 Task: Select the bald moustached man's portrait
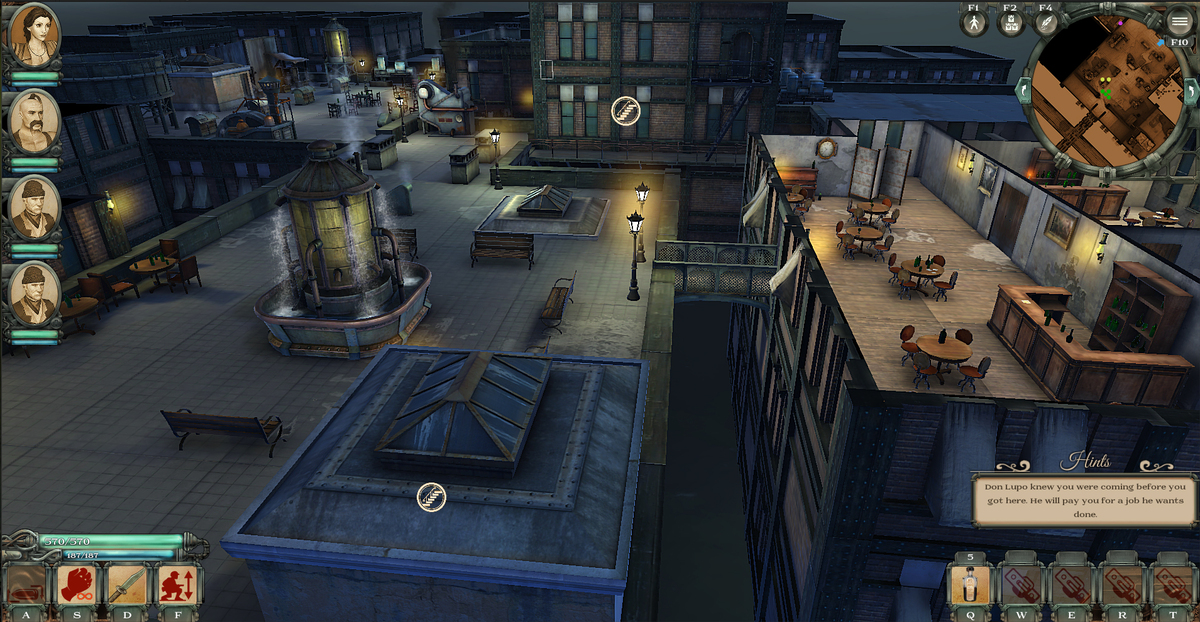click(x=35, y=122)
